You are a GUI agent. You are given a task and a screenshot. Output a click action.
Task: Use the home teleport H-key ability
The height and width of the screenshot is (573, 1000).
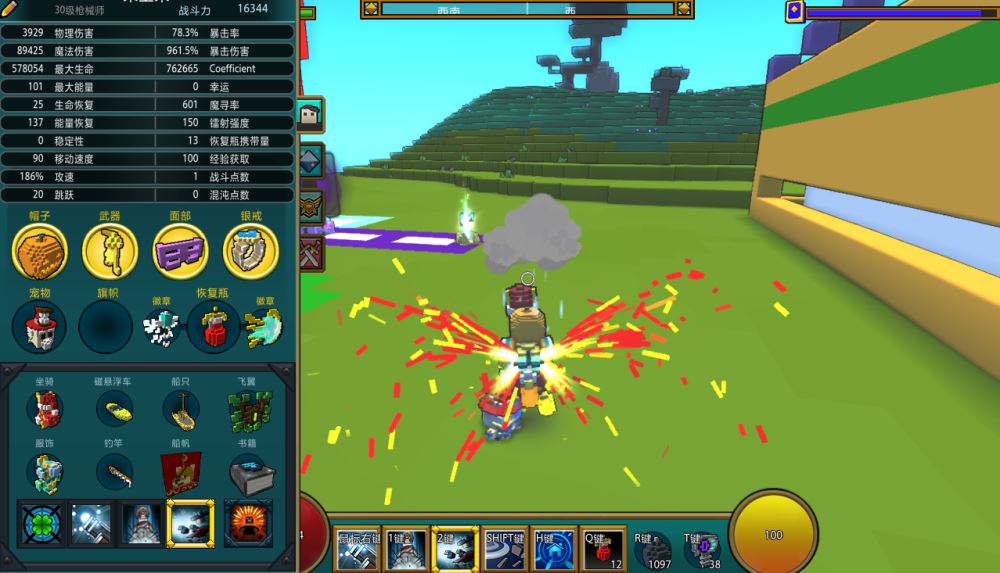[554, 550]
